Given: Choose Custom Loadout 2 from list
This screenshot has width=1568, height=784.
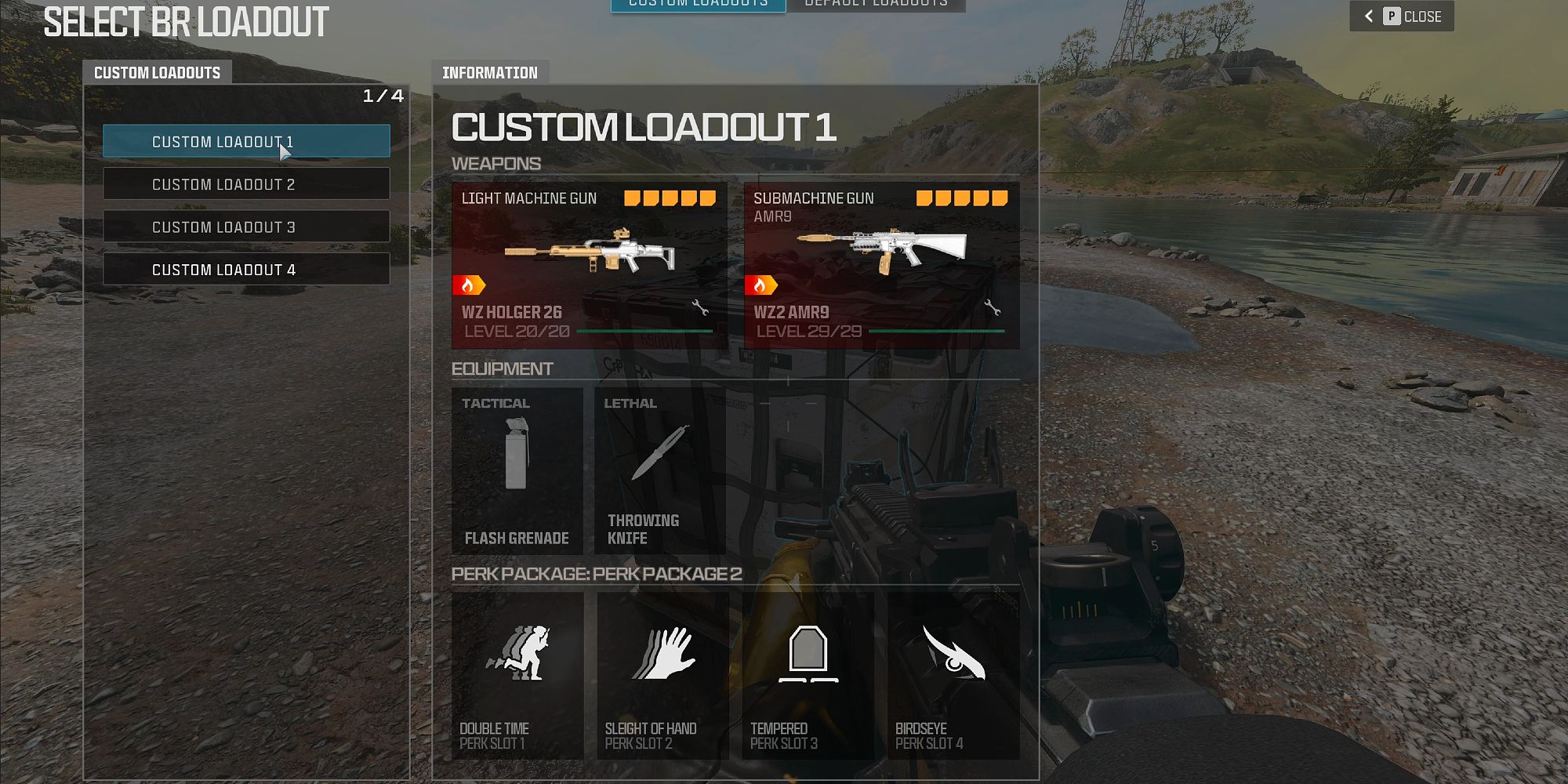Looking at the screenshot, I should 246,184.
